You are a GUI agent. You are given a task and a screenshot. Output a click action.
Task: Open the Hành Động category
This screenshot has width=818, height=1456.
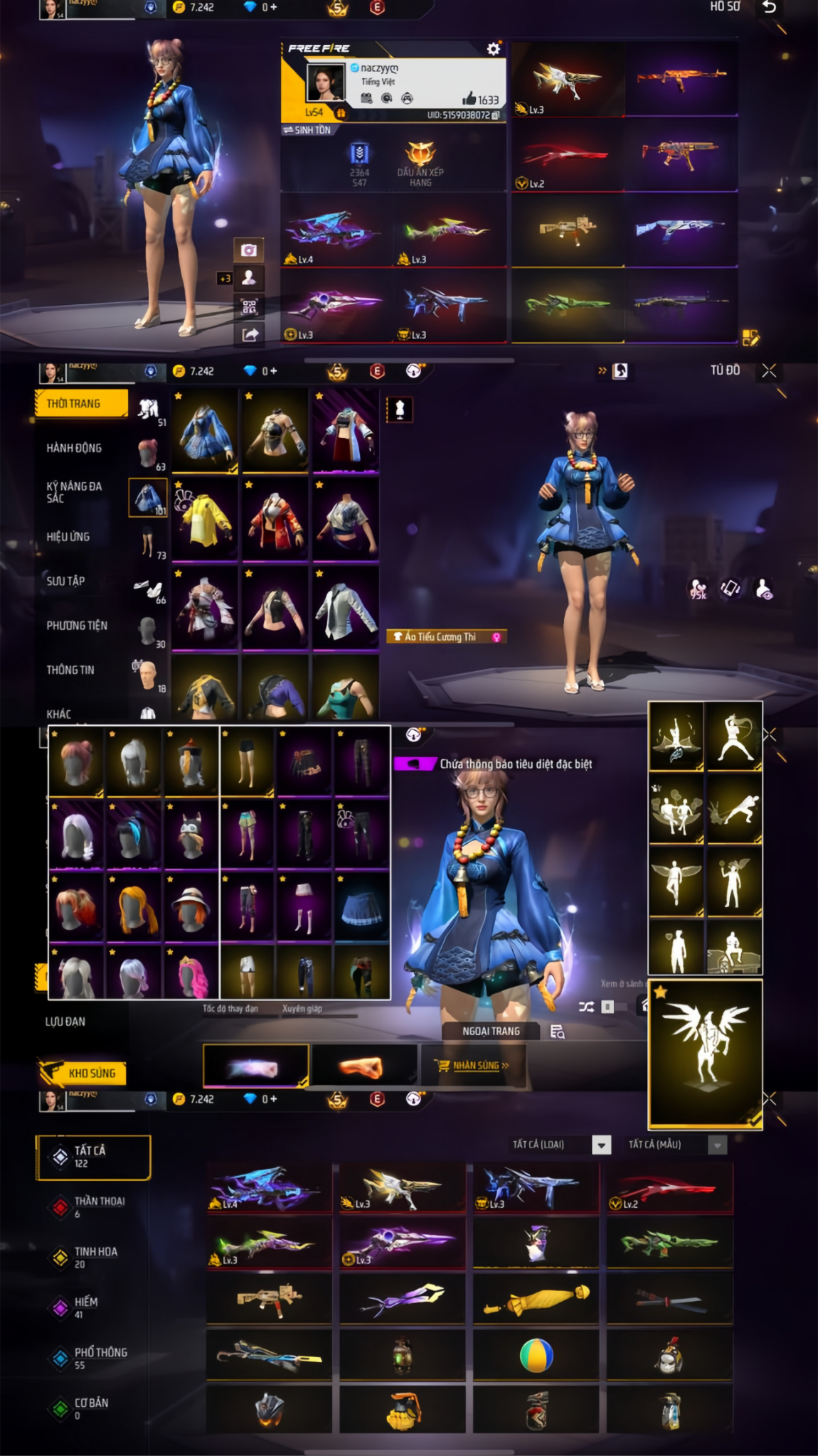74,448
